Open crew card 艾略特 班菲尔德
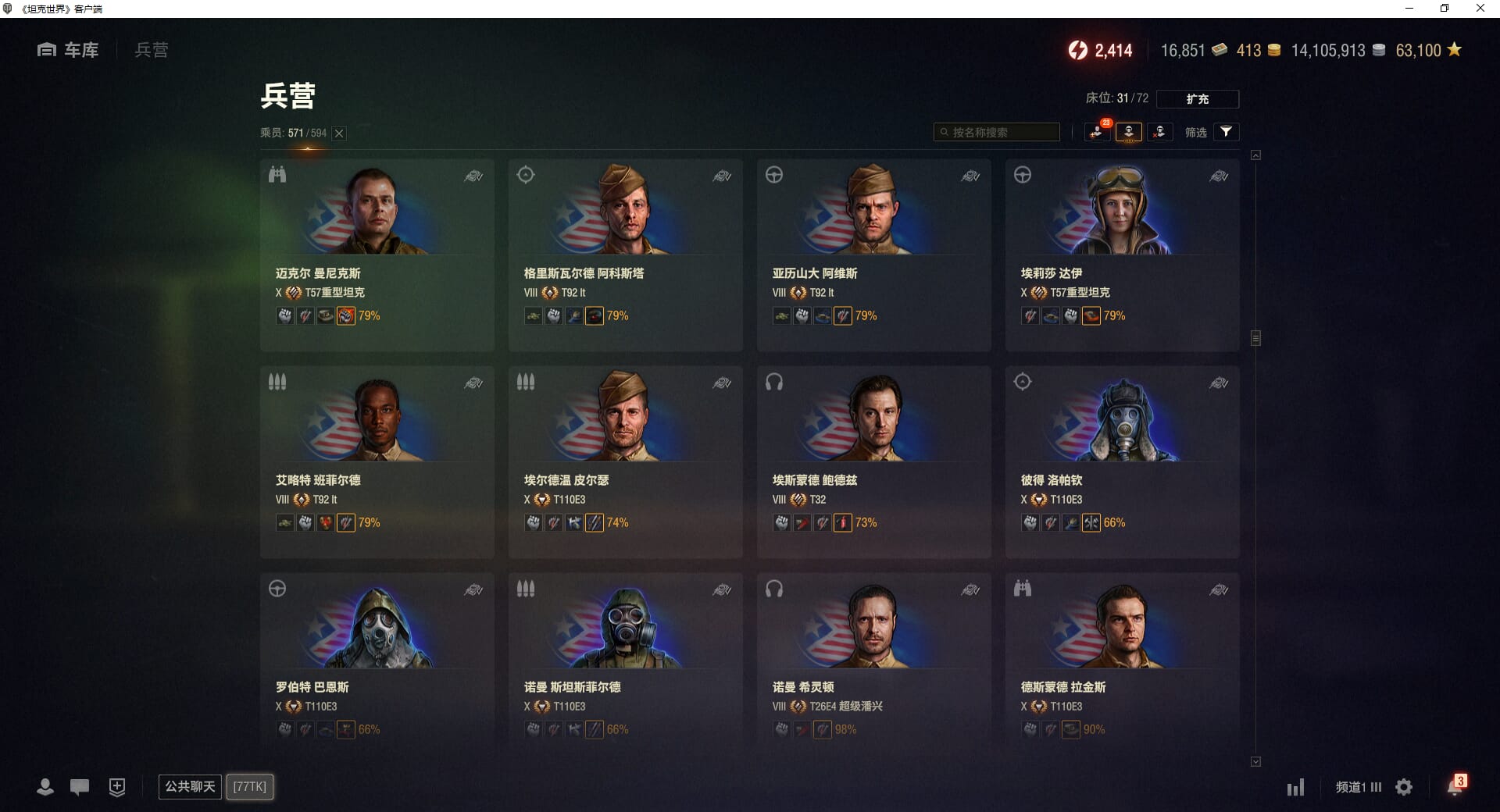 tap(377, 461)
